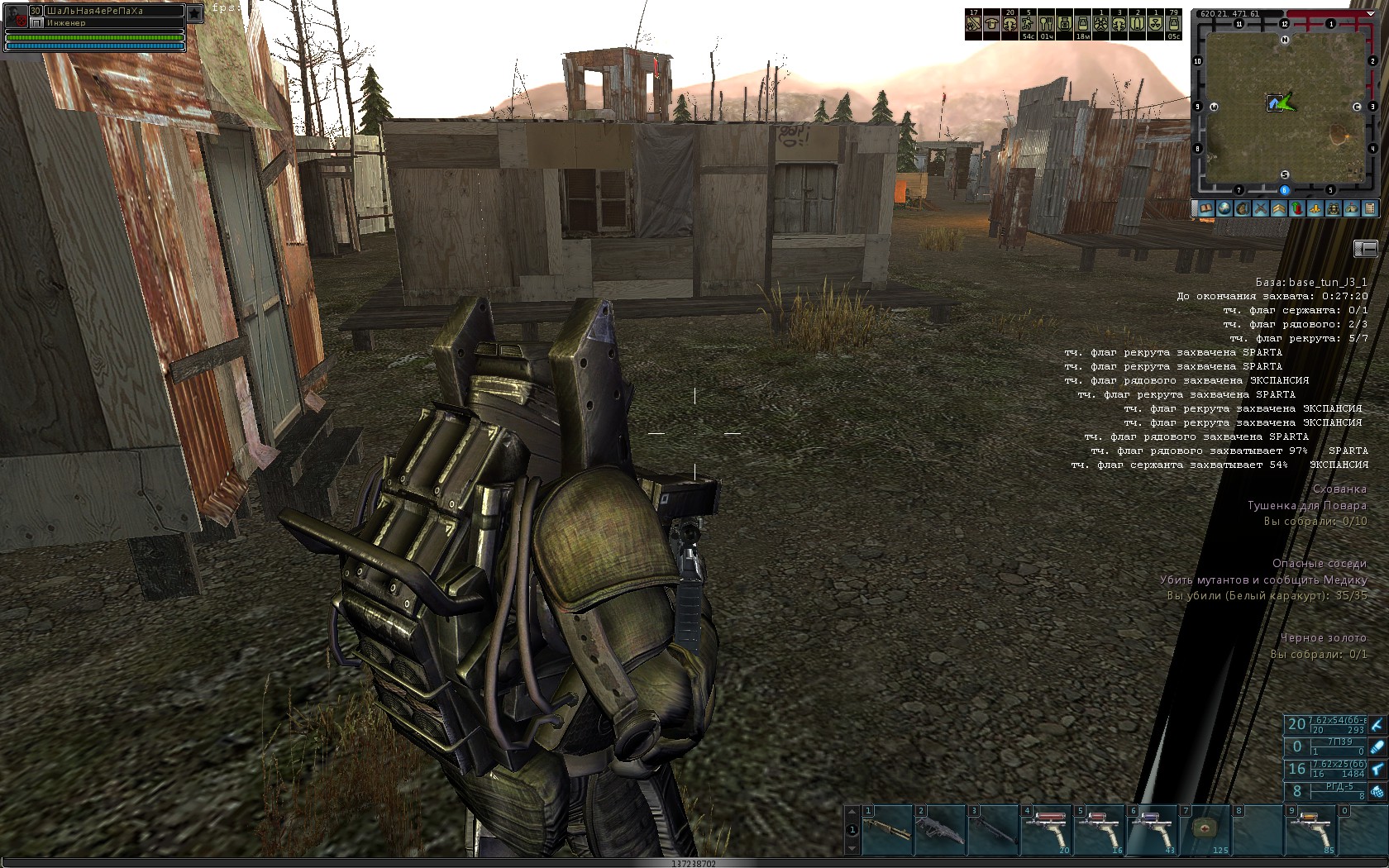Open the base panel with tent and flag icon
The height and width of the screenshot is (868, 1389).
1353,208
